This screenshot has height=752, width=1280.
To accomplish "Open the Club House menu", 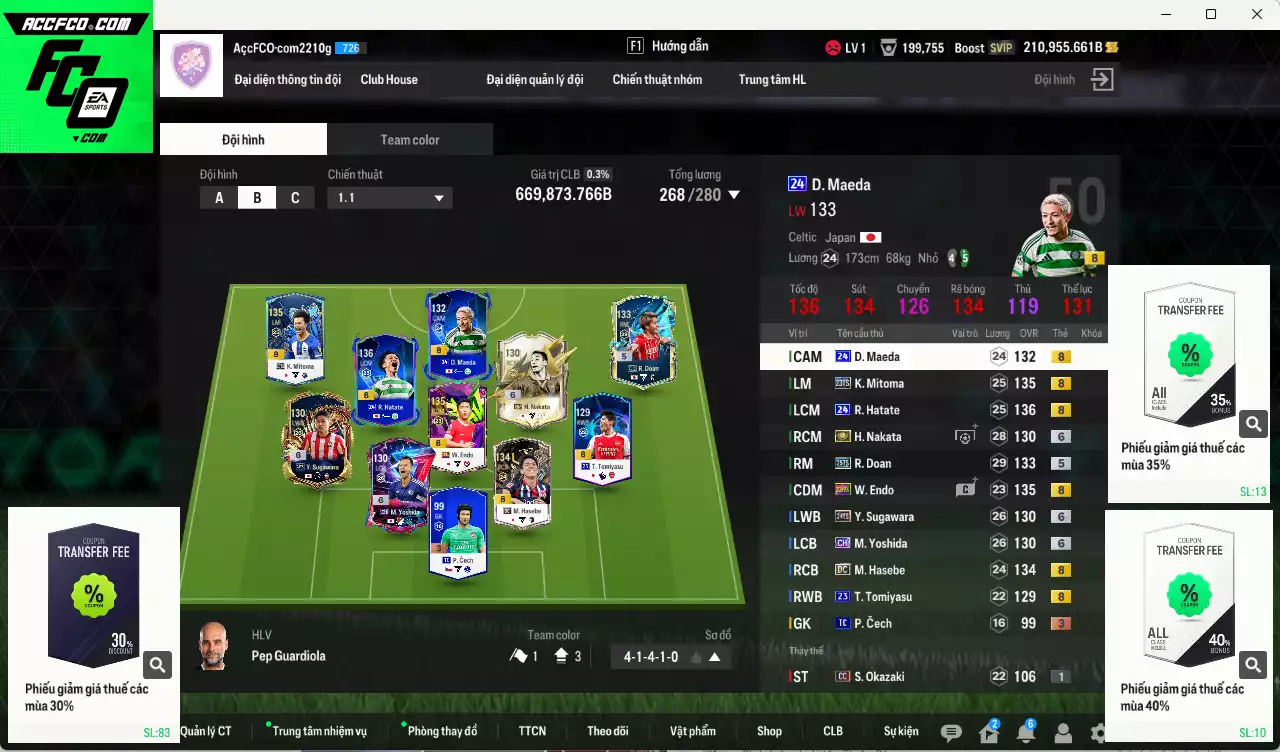I will 389,80.
